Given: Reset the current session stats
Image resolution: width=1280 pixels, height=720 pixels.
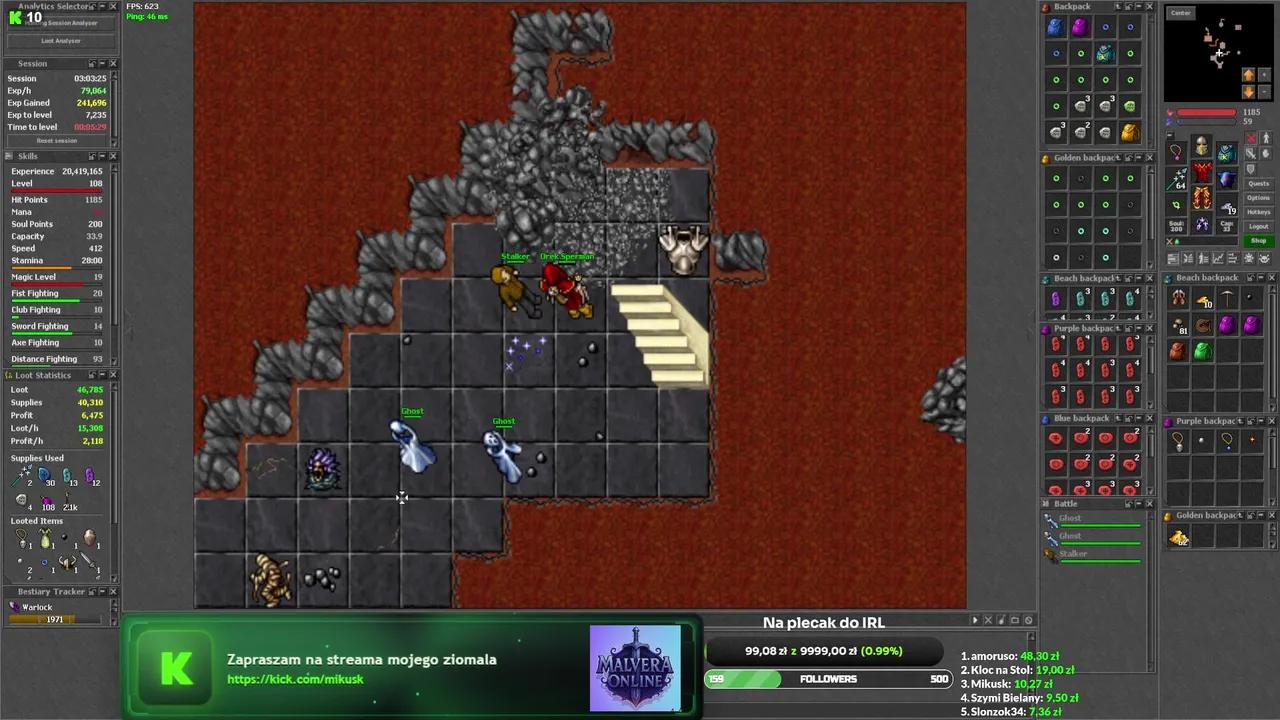Looking at the screenshot, I should [57, 141].
